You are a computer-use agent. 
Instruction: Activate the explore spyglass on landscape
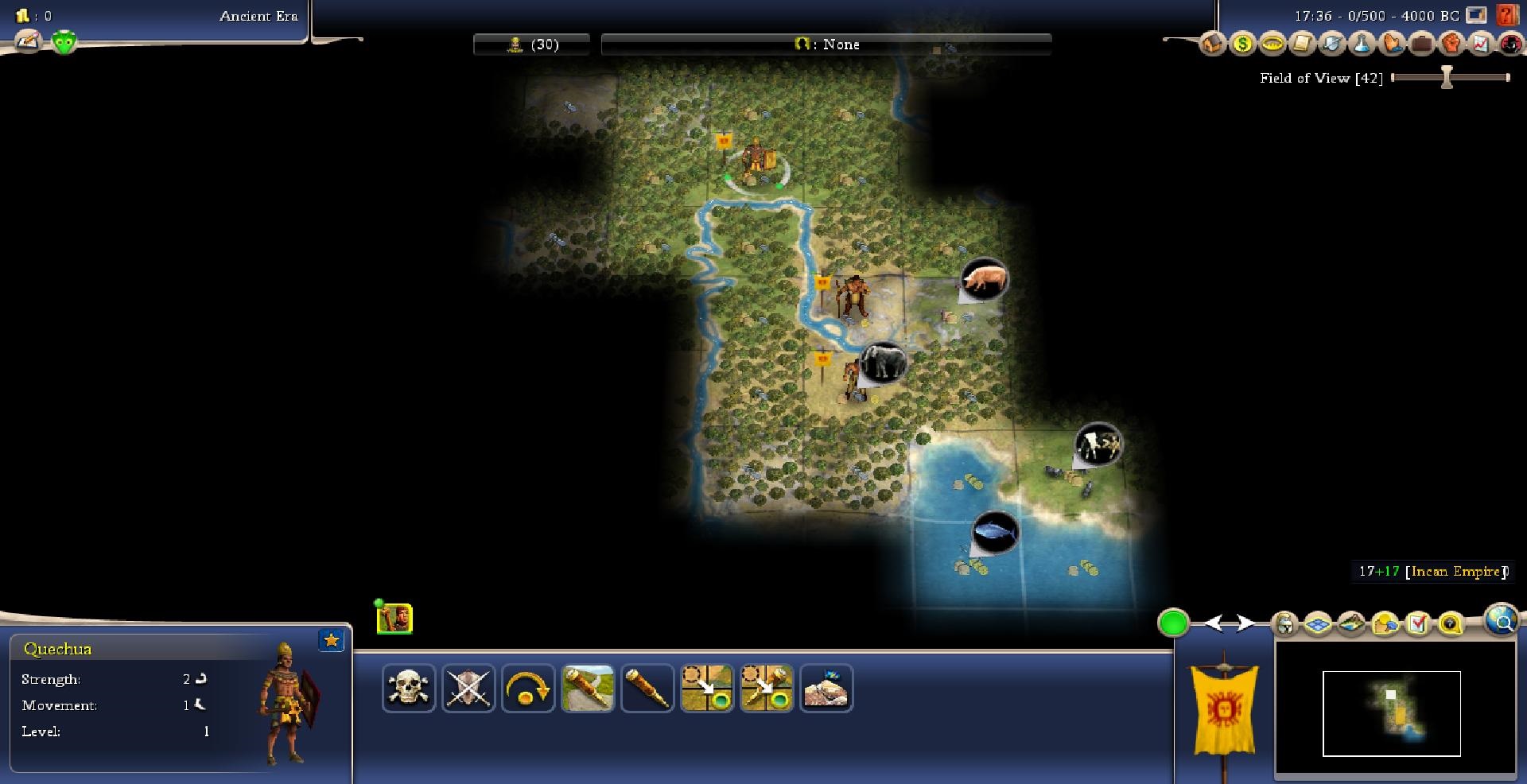tap(588, 688)
